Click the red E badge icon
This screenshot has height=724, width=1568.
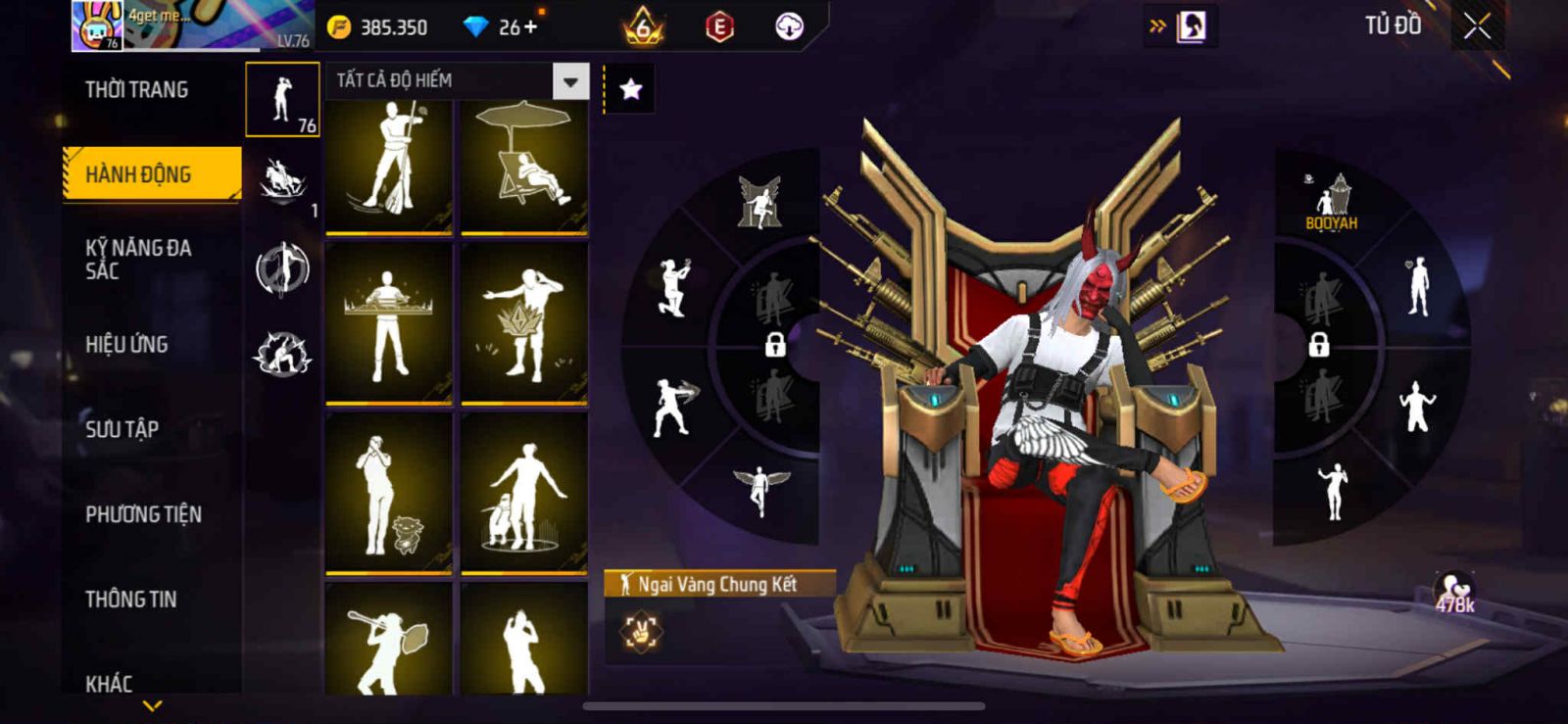point(719,27)
